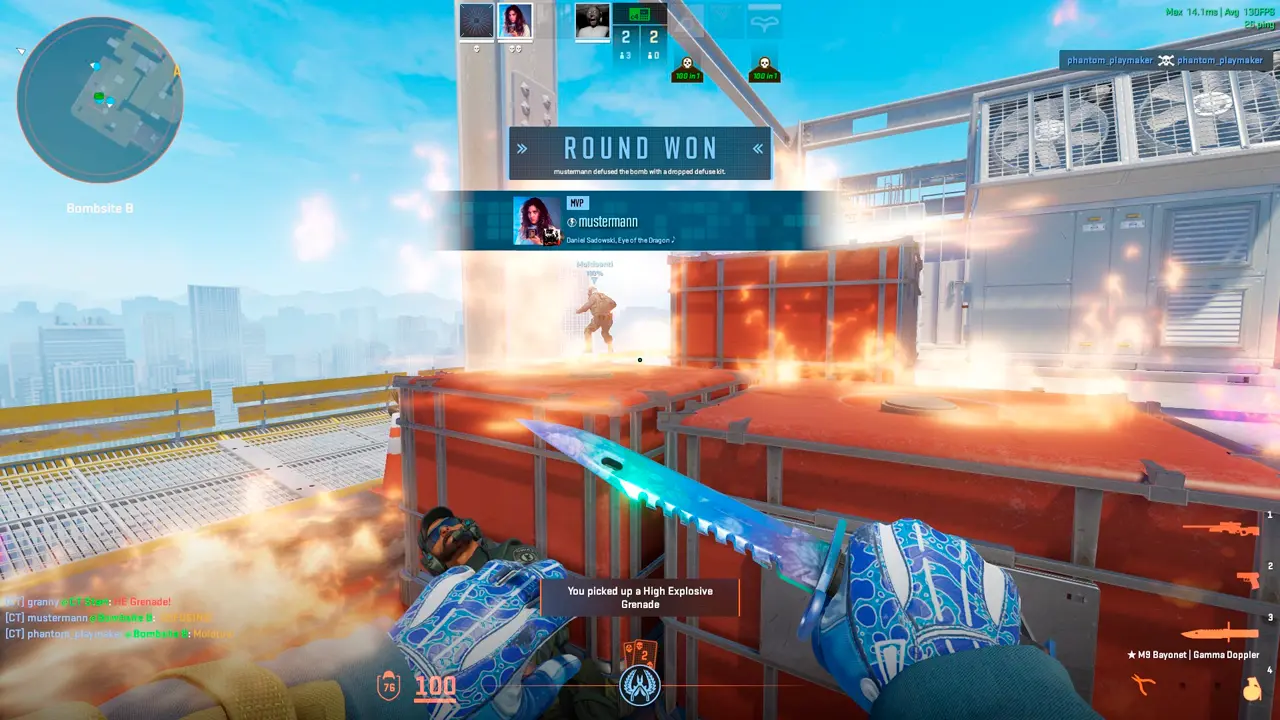Select the woman portrait in top scoreboard
1280x720 pixels.
tap(515, 21)
